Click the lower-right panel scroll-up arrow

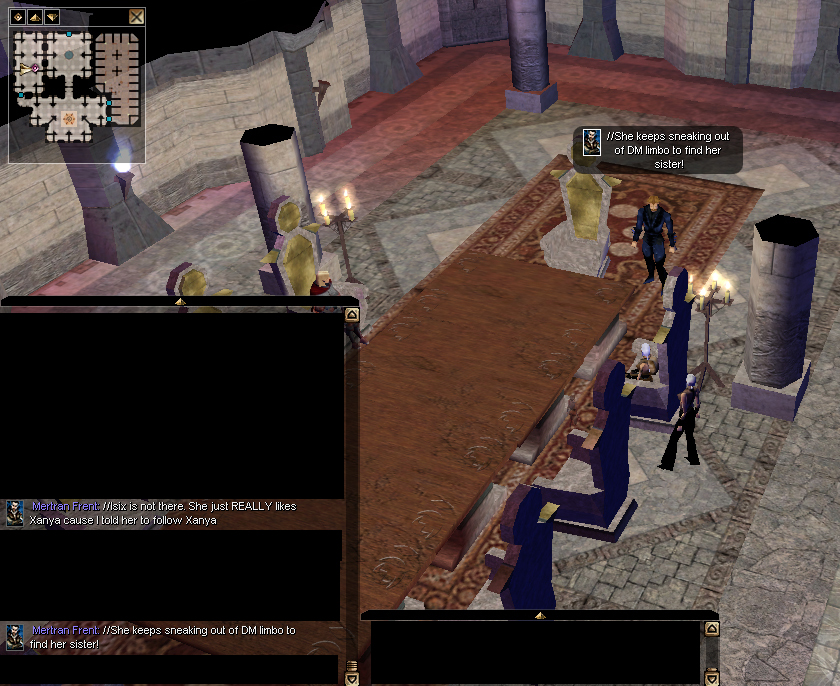click(x=711, y=629)
